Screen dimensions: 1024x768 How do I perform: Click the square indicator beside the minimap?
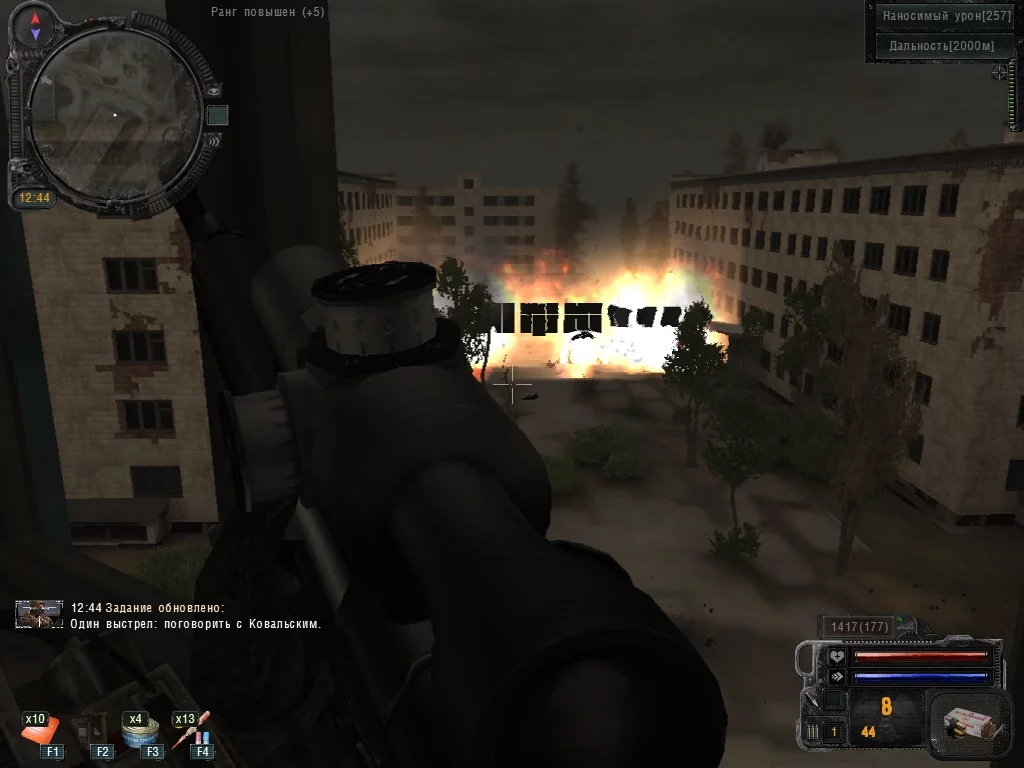tap(217, 115)
